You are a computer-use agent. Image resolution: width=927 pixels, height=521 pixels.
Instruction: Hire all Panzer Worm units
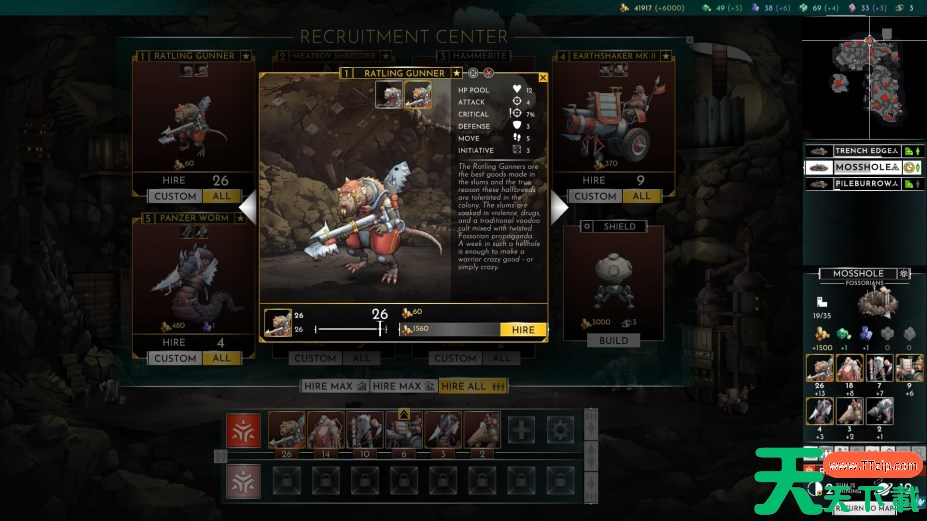pos(221,358)
